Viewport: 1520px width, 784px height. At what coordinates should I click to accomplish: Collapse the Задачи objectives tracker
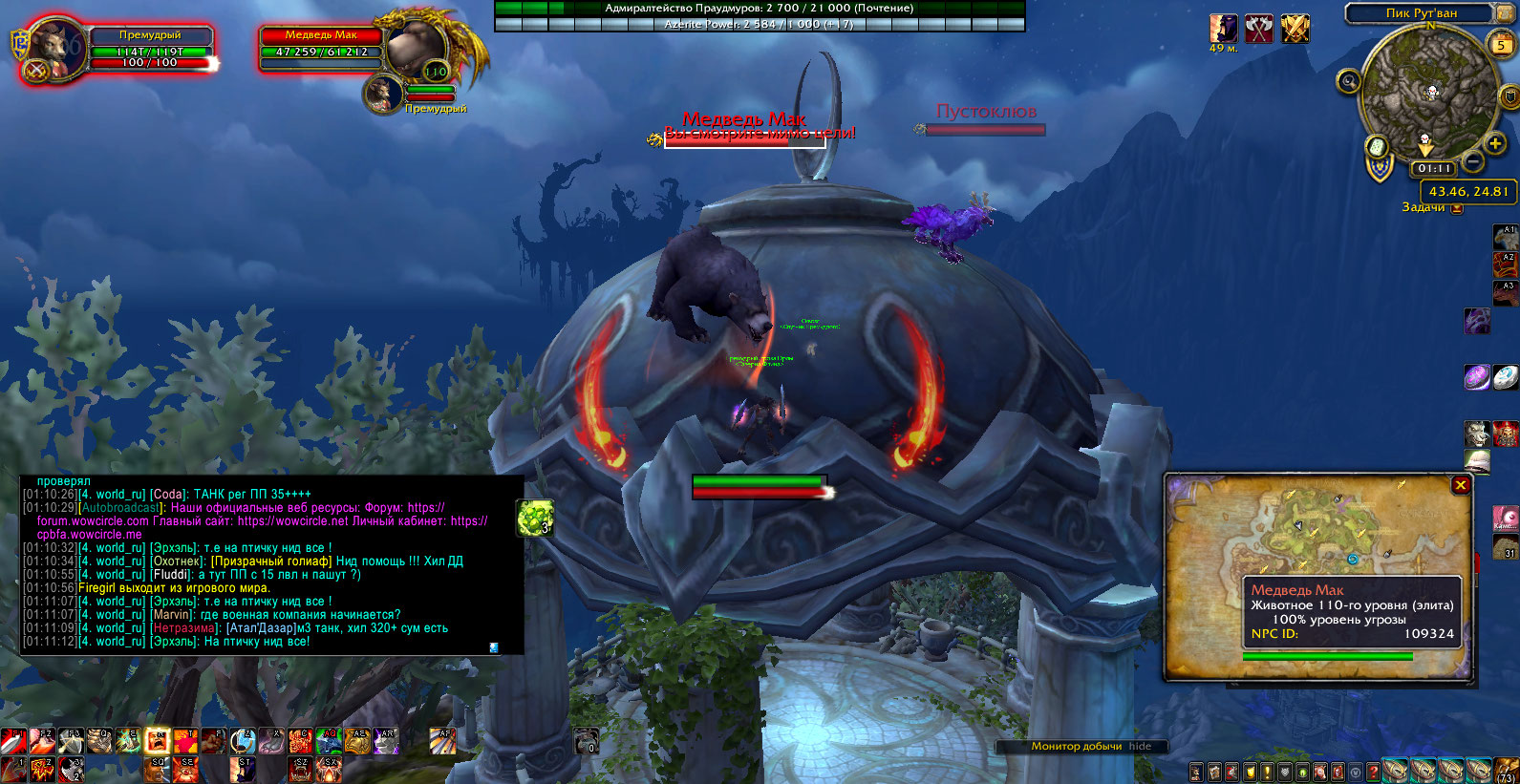pos(1457,208)
